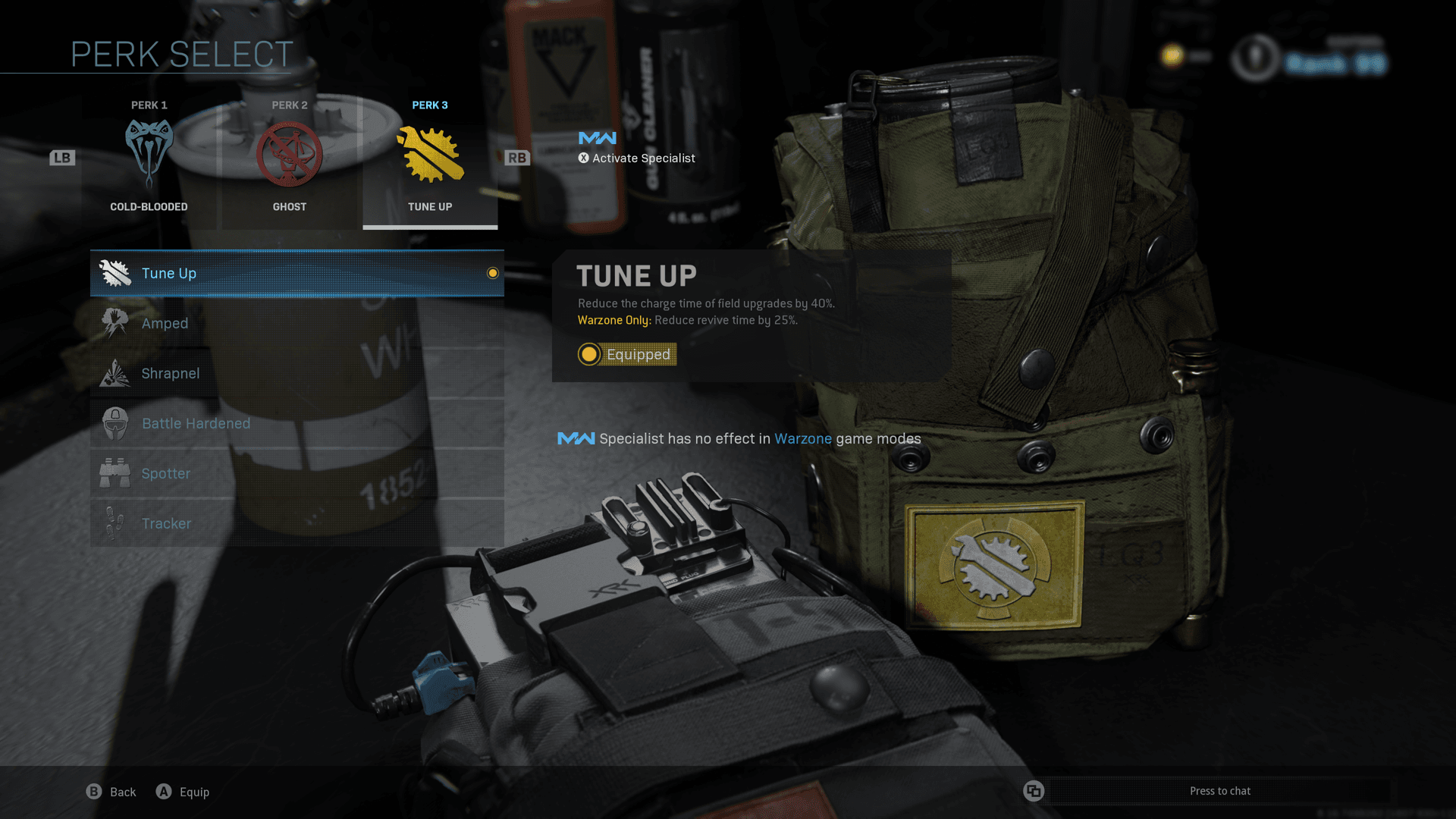Viewport: 1456px width, 819px height.
Task: Click the Amped perk icon
Action: tap(115, 323)
